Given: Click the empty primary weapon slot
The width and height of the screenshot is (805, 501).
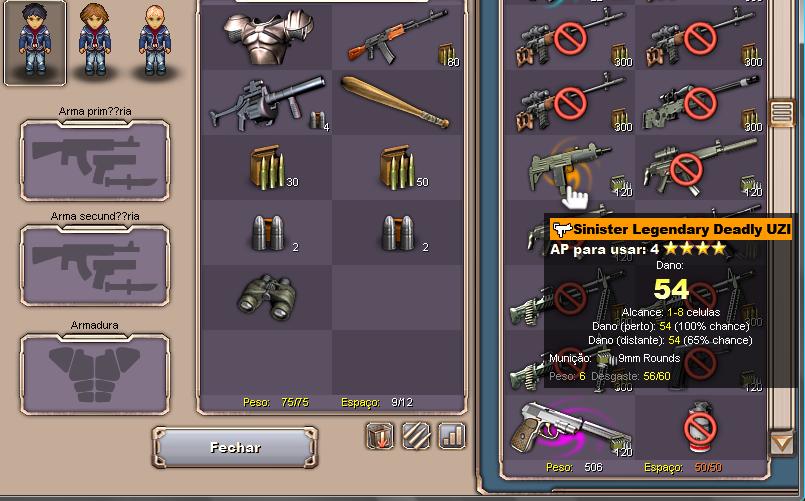Looking at the screenshot, I should tap(95, 161).
